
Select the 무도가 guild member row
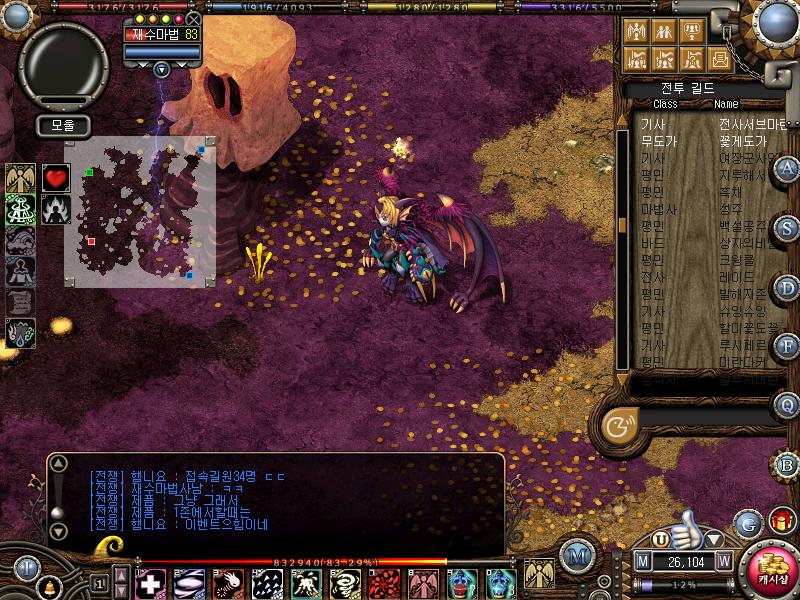[x=700, y=142]
